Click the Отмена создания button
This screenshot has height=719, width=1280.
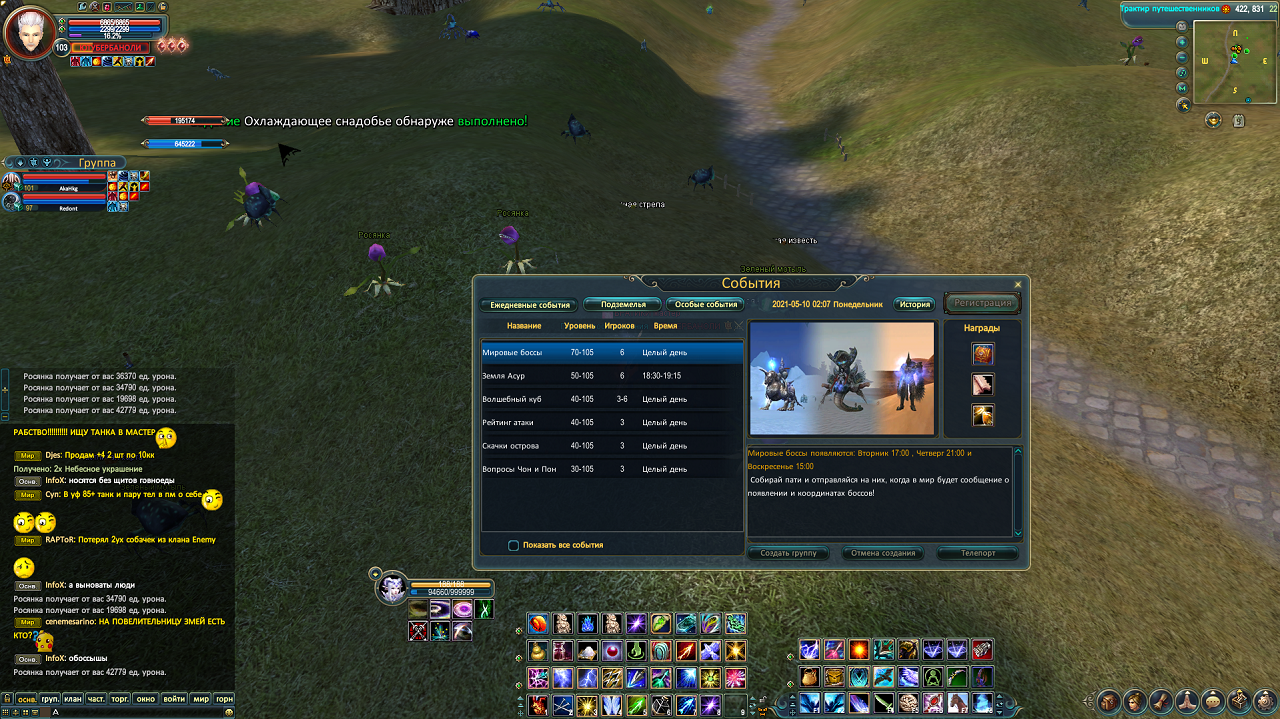coord(883,553)
